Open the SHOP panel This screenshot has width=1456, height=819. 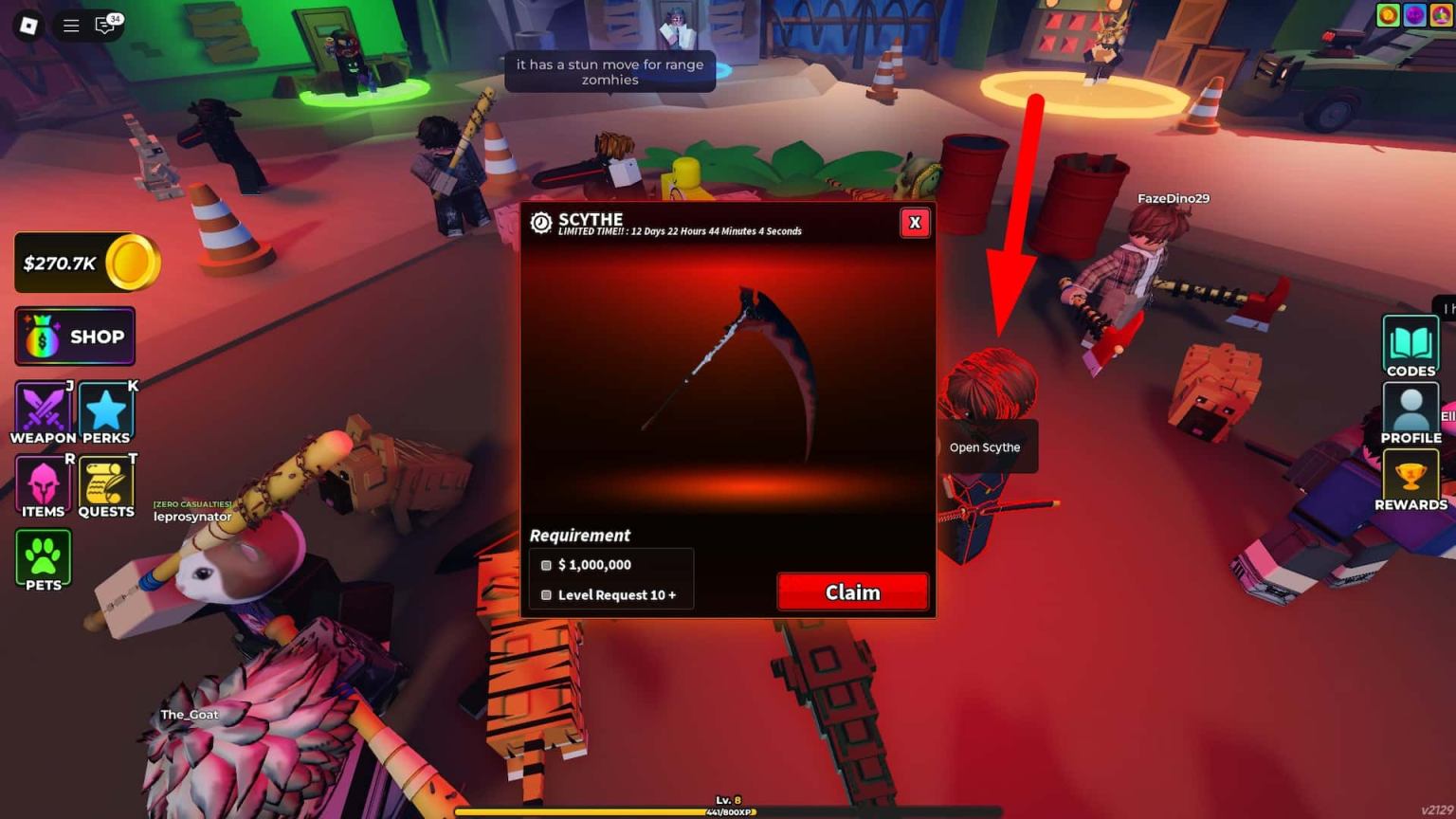(74, 337)
